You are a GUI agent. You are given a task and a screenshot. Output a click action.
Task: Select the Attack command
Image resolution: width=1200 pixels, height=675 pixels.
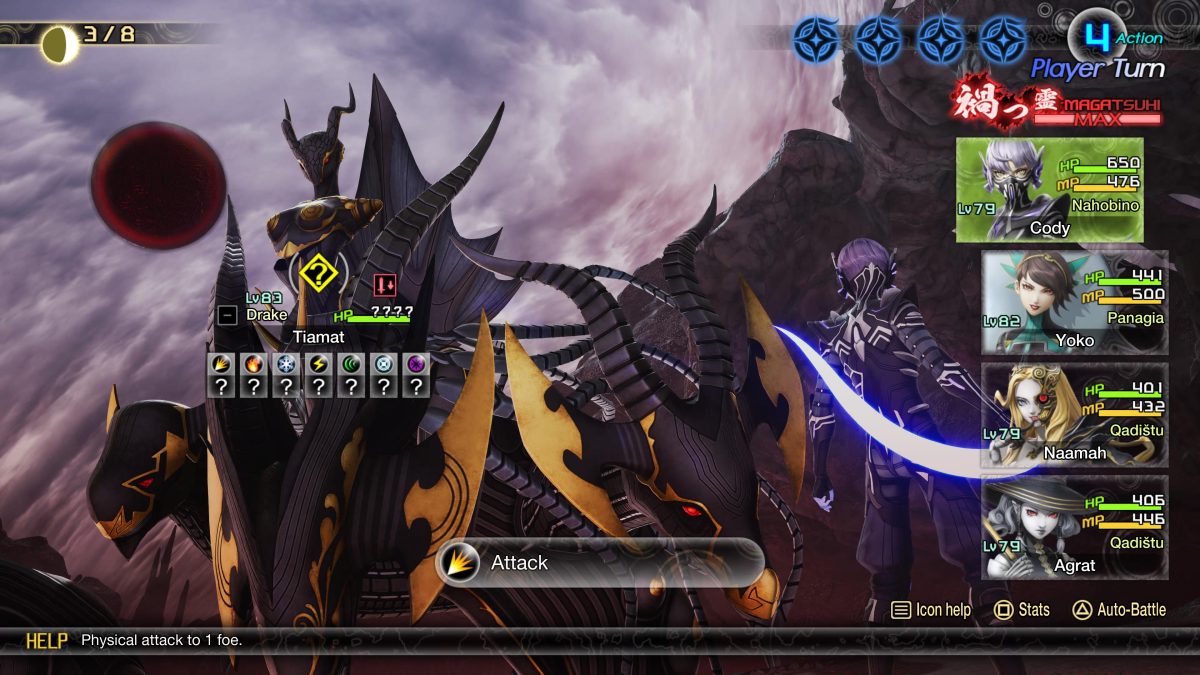pos(600,563)
